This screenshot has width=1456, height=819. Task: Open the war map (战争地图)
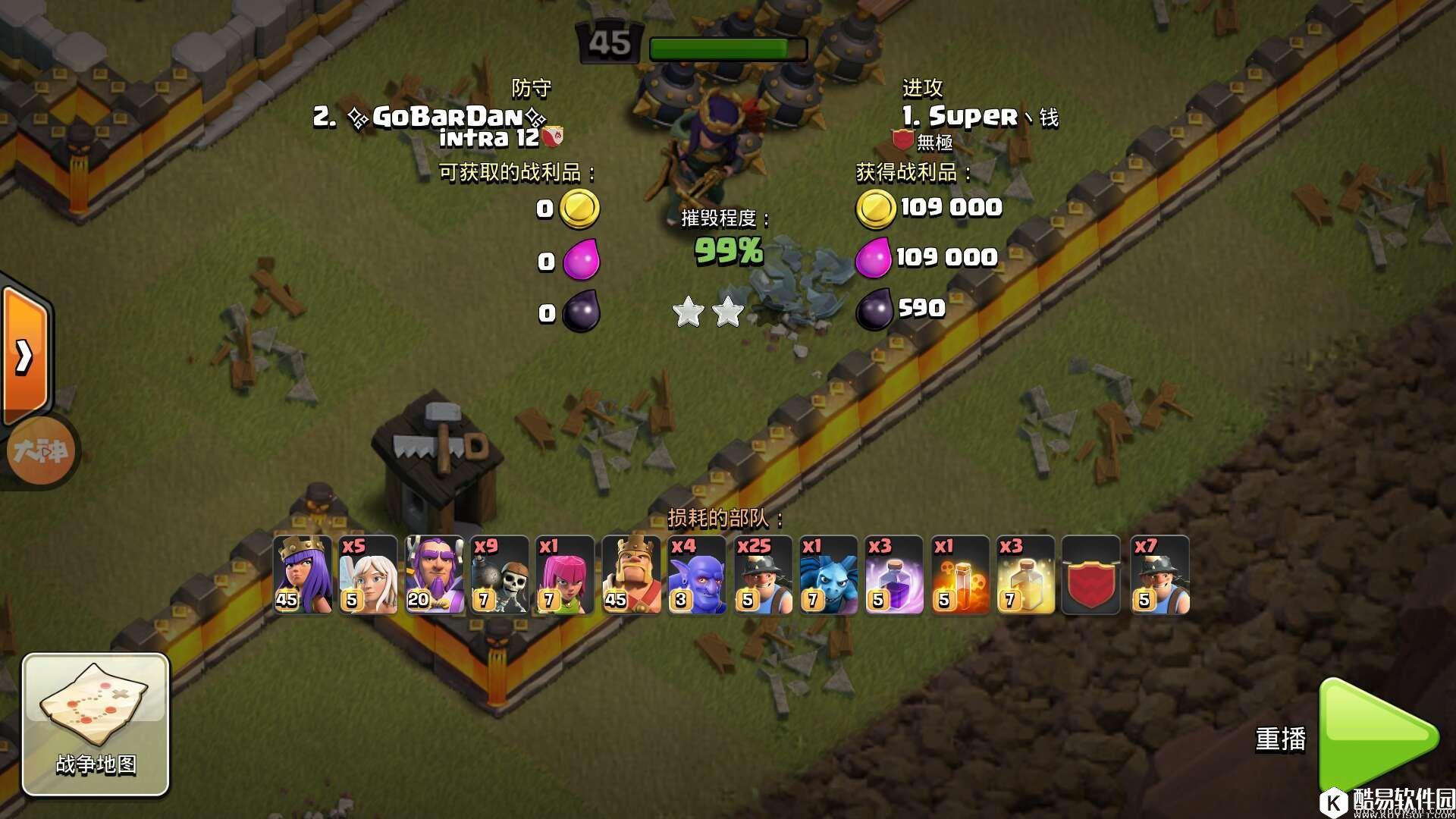96,723
